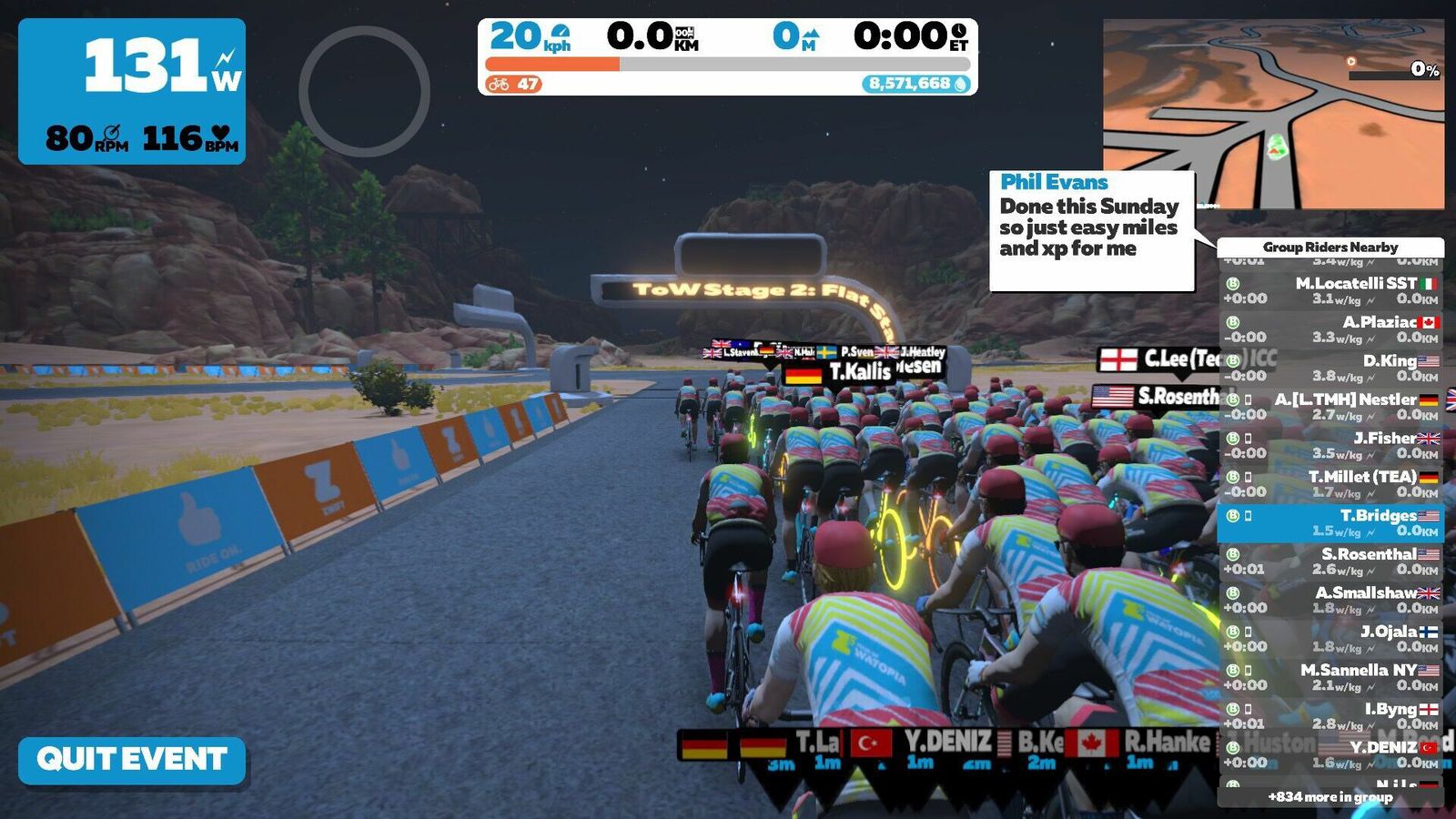Select Y.DENIZ row in riders list

click(1330, 754)
